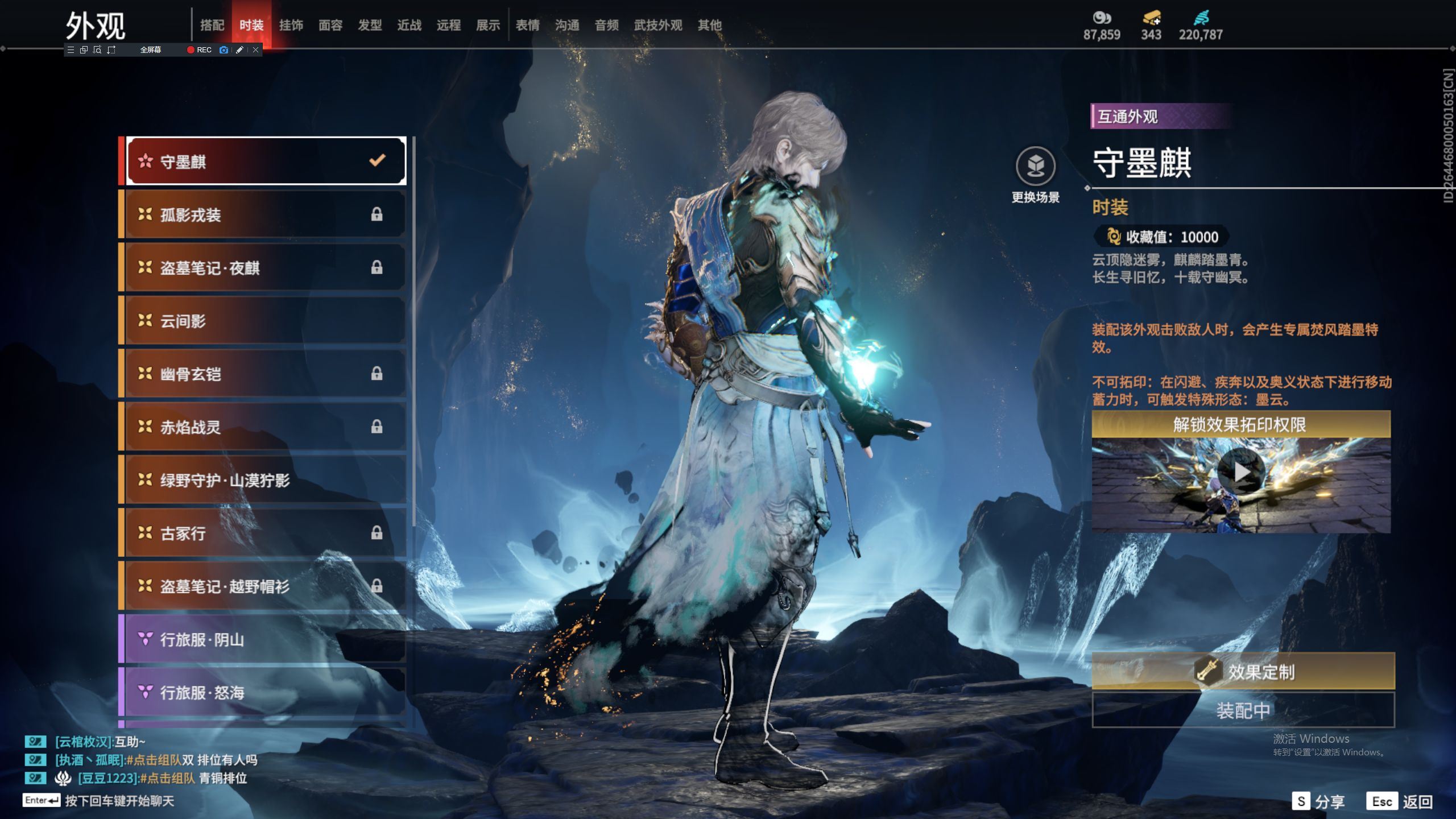Viewport: 1456px width, 819px height.
Task: Choose the locked 孤影戎装 outfit
Action: [x=265, y=214]
